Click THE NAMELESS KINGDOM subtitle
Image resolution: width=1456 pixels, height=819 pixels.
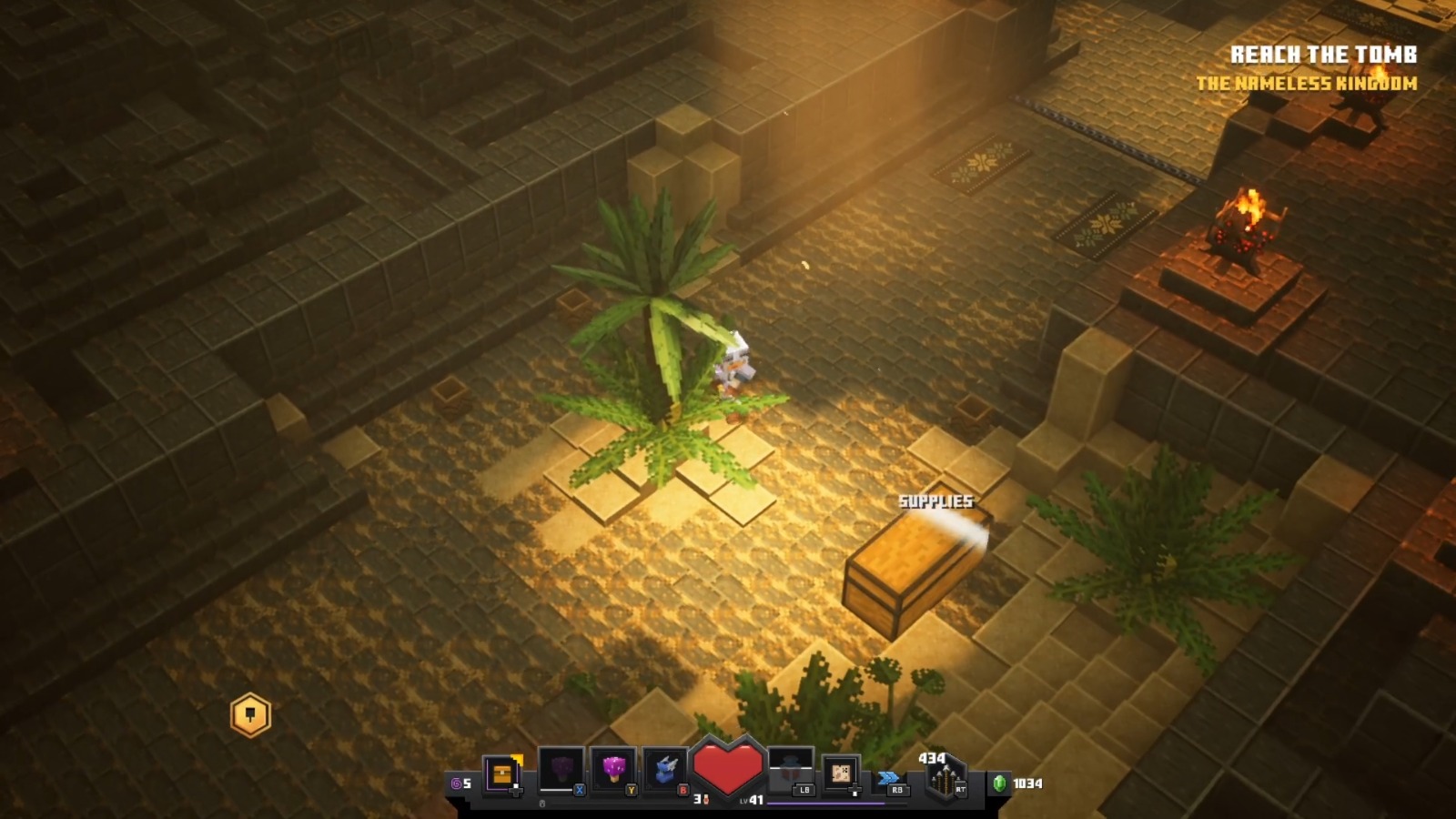1308,82
